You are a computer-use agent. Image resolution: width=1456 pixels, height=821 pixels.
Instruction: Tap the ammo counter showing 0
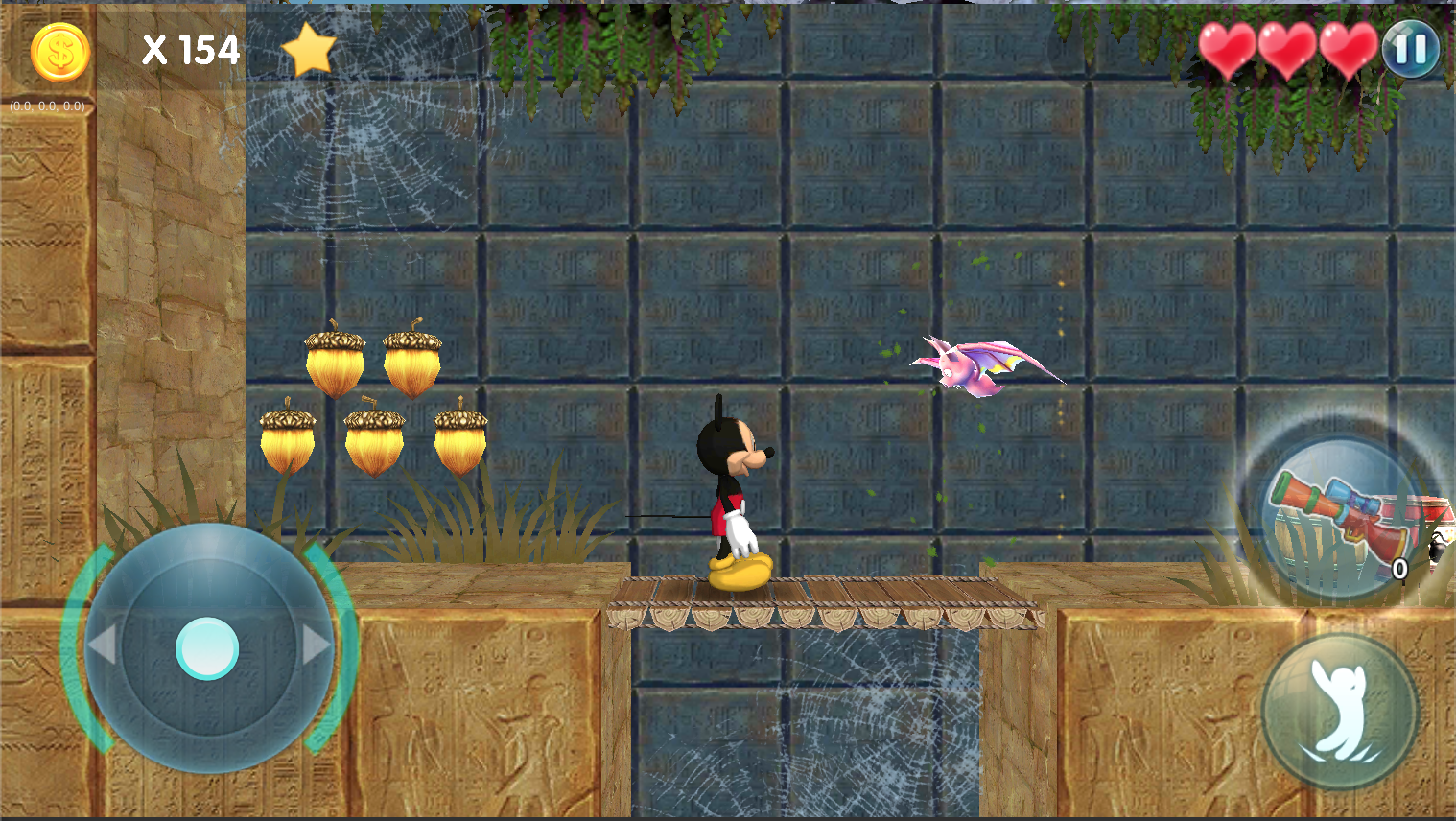point(1398,568)
